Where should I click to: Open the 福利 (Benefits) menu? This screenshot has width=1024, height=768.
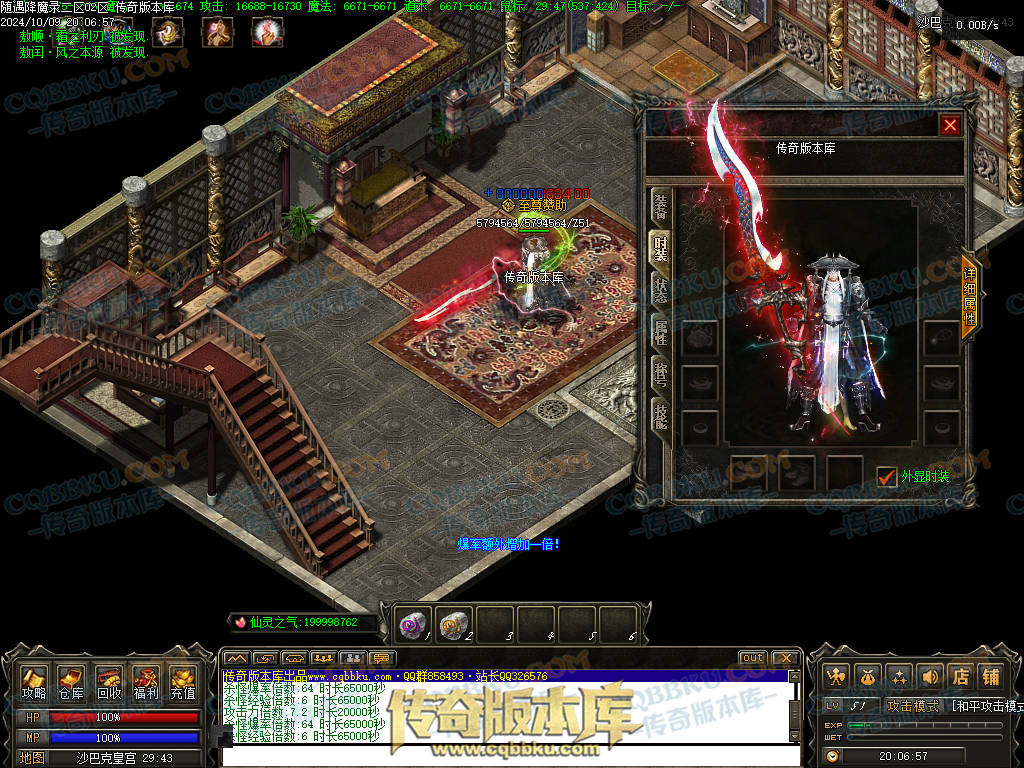point(146,682)
